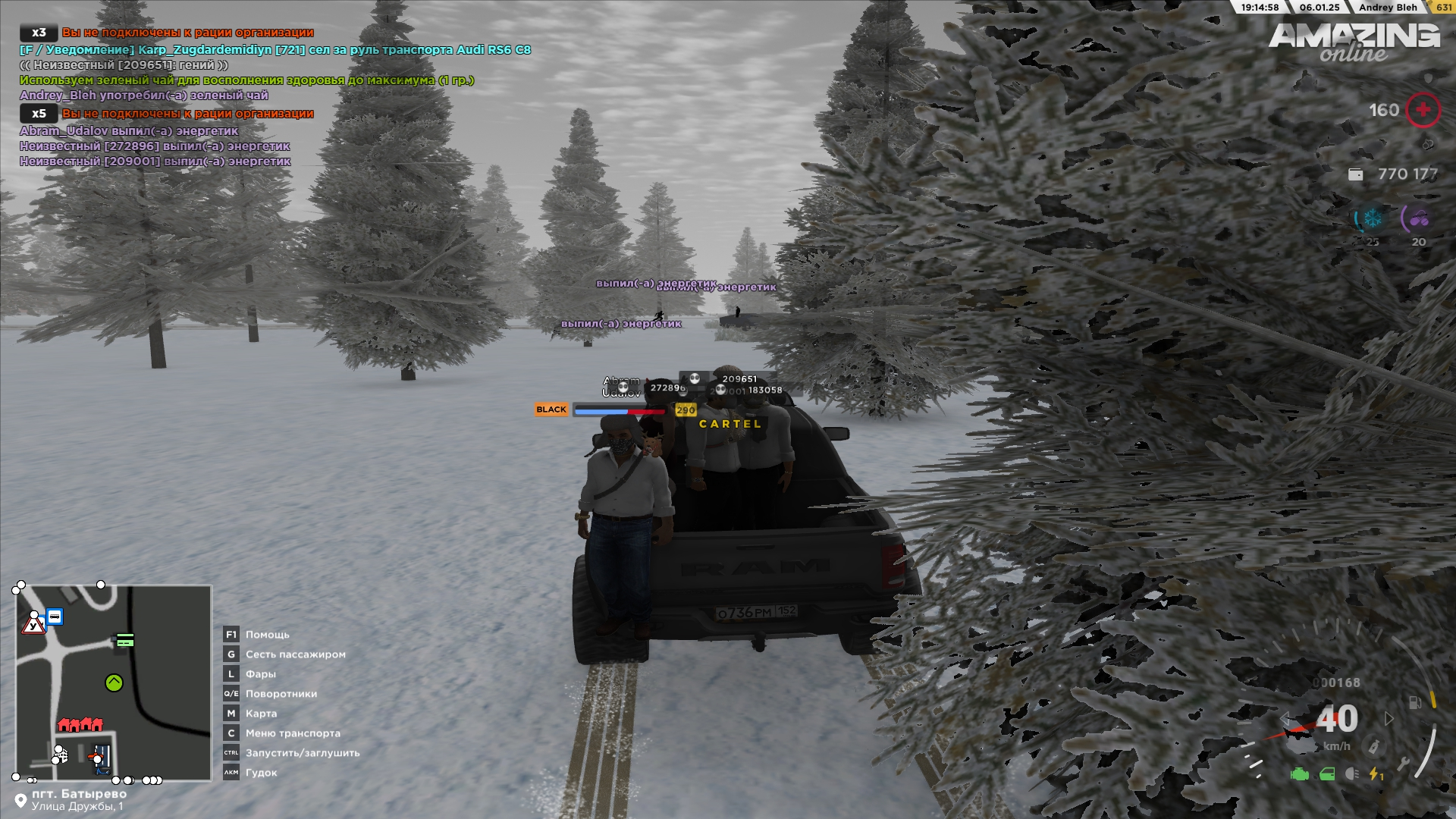The width and height of the screenshot is (1456, 819).
Task: Click the red health cross icon
Action: click(x=1423, y=110)
